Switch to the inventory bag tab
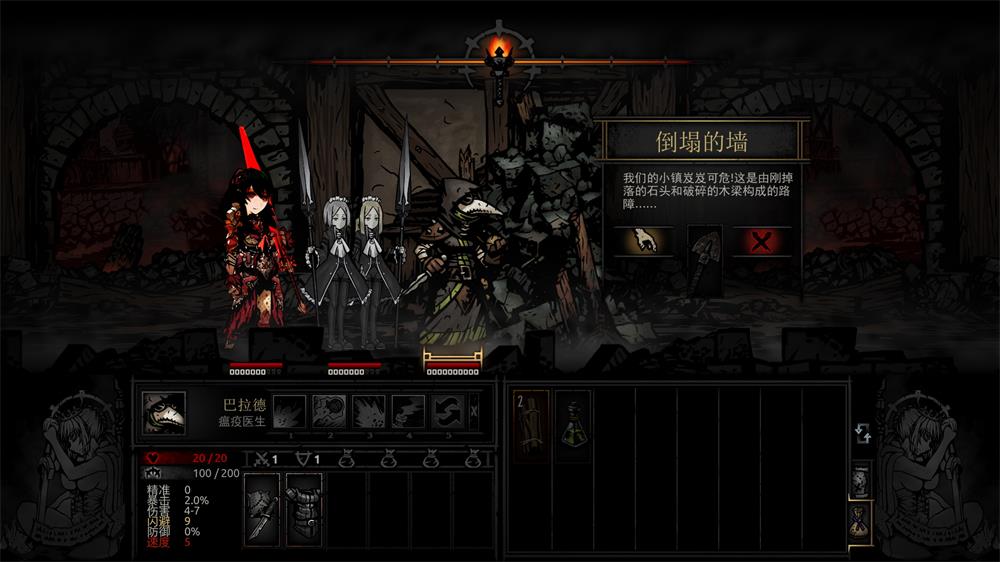 [x=860, y=521]
